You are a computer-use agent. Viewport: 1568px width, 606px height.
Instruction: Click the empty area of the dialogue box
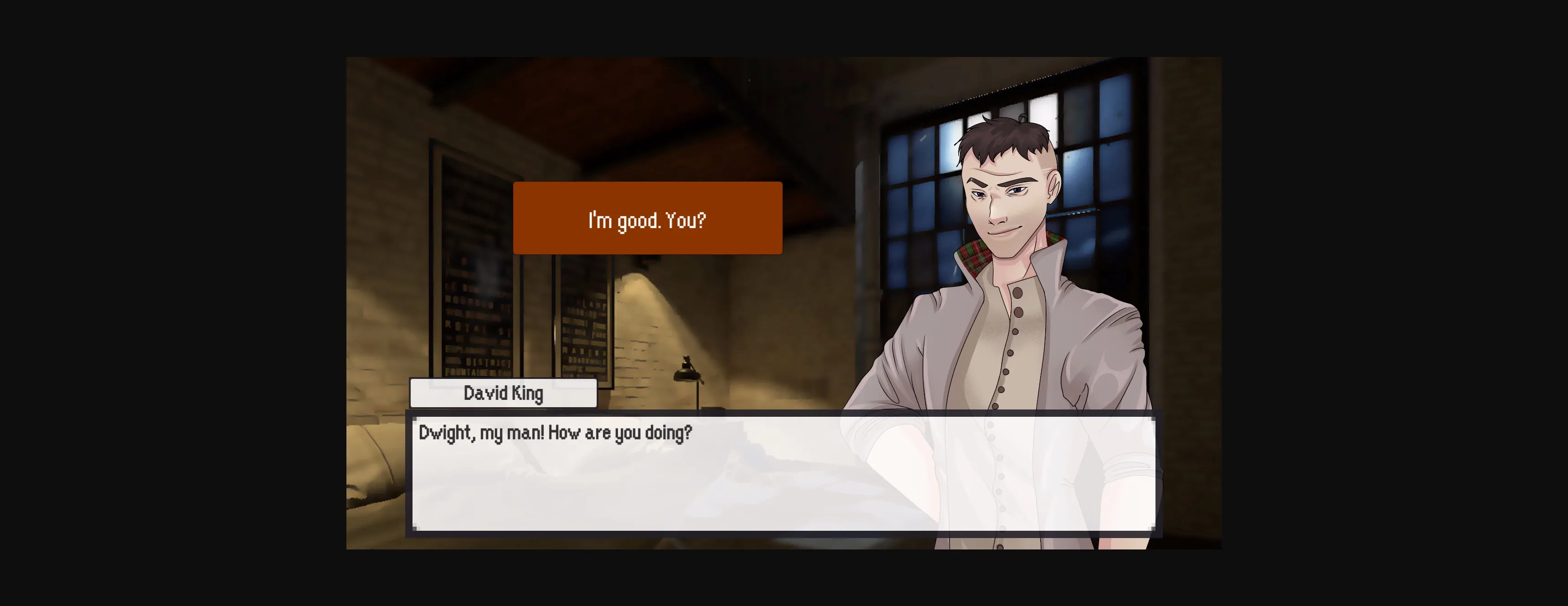609,499
